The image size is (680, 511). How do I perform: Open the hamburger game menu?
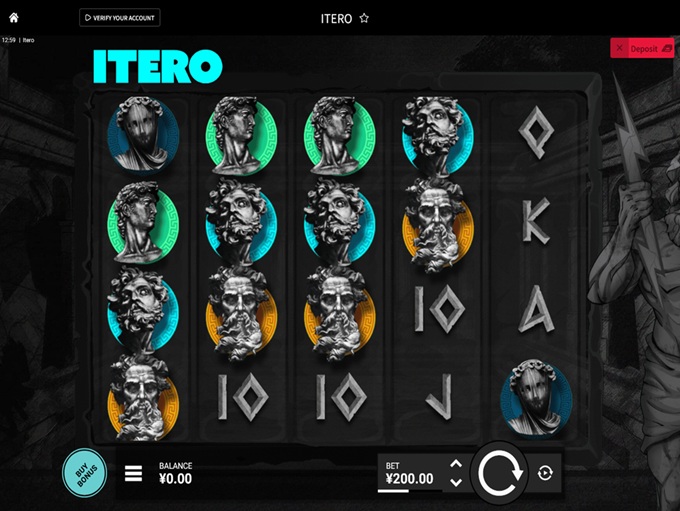[x=133, y=473]
